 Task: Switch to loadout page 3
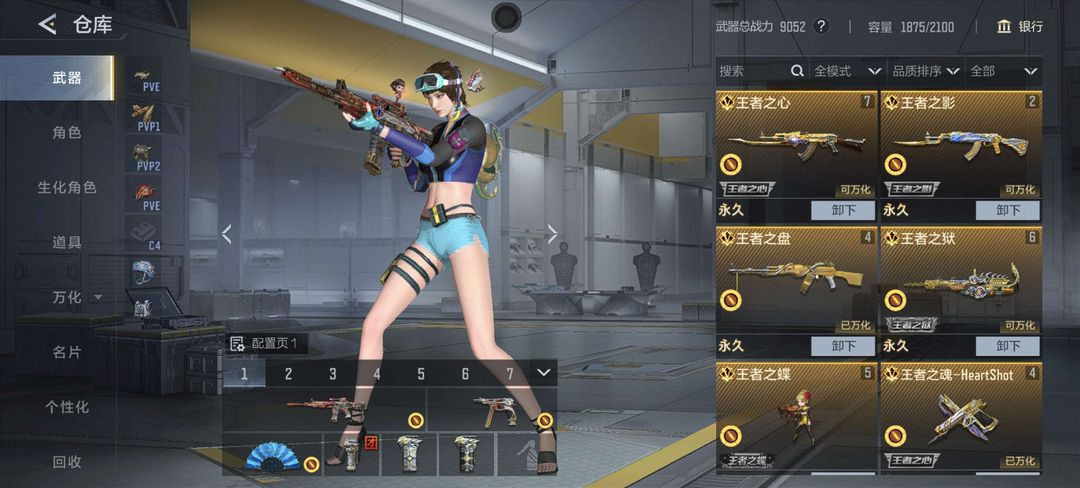click(333, 374)
